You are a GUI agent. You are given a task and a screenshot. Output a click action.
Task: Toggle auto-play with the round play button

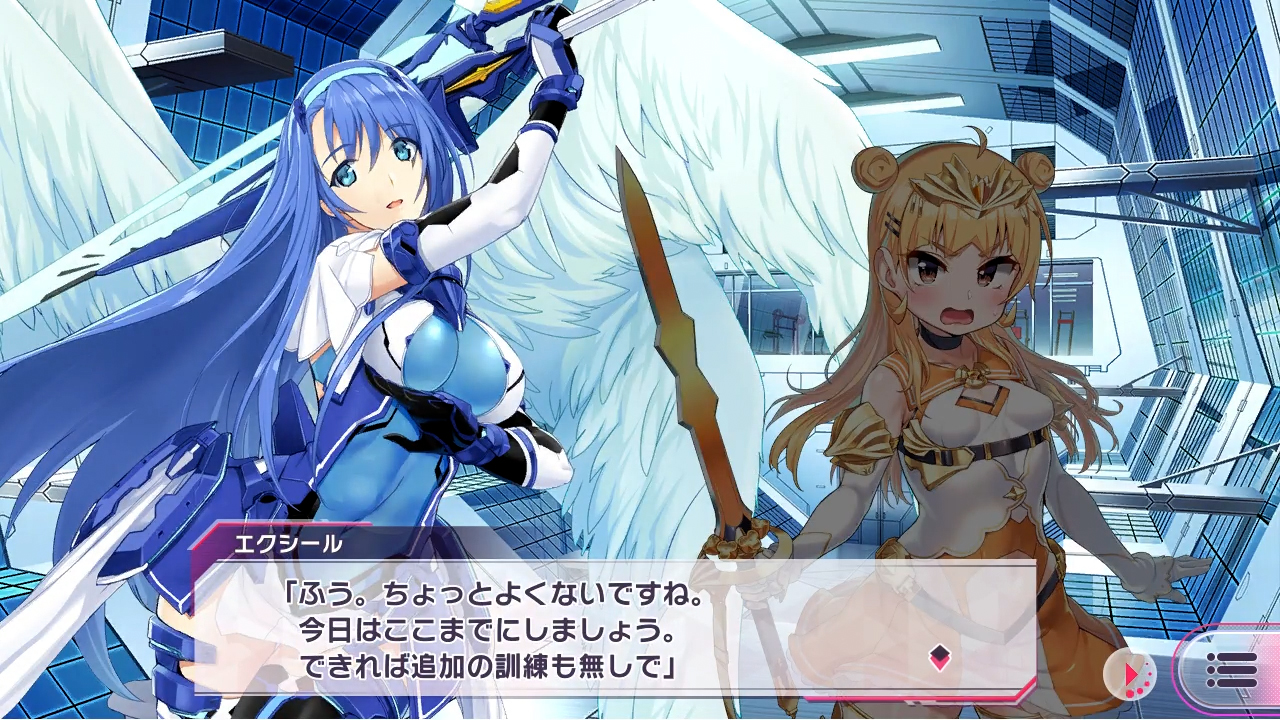pyautogui.click(x=1130, y=675)
